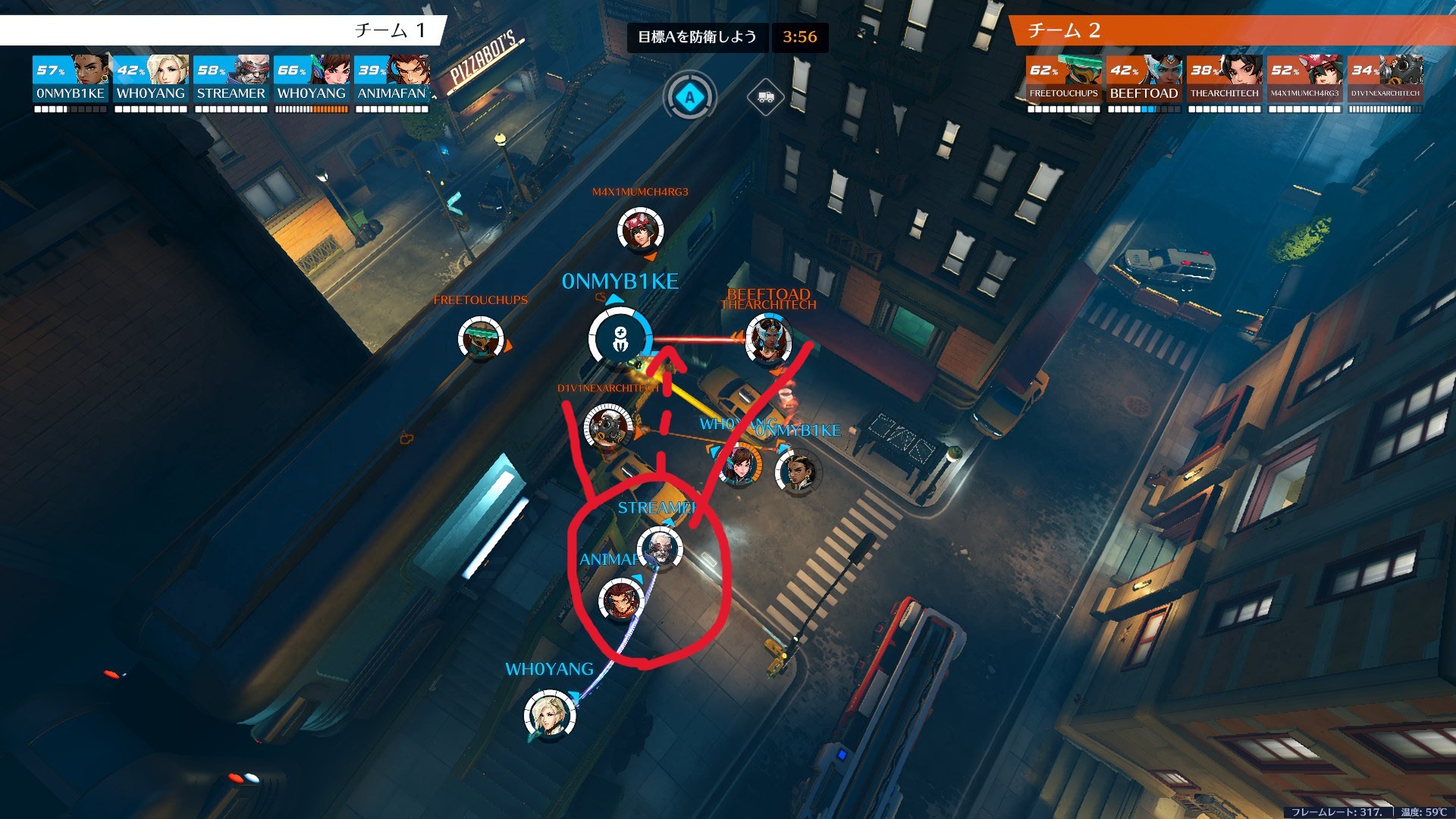Select the THEARCHITECH player card
The height and width of the screenshot is (819, 1456).
click(x=1224, y=79)
